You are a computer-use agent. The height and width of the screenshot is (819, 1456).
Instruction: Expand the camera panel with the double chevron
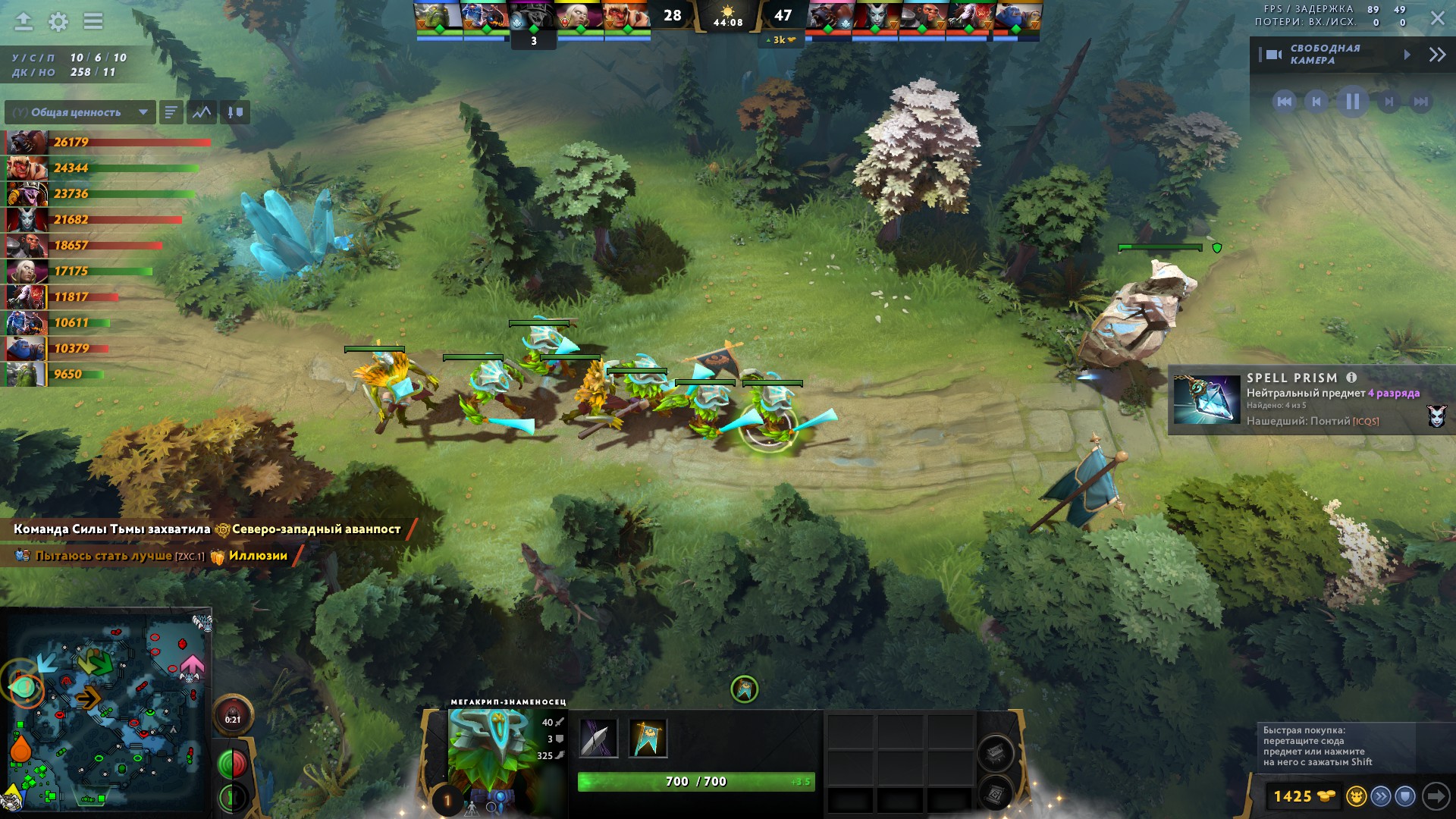(x=1437, y=54)
